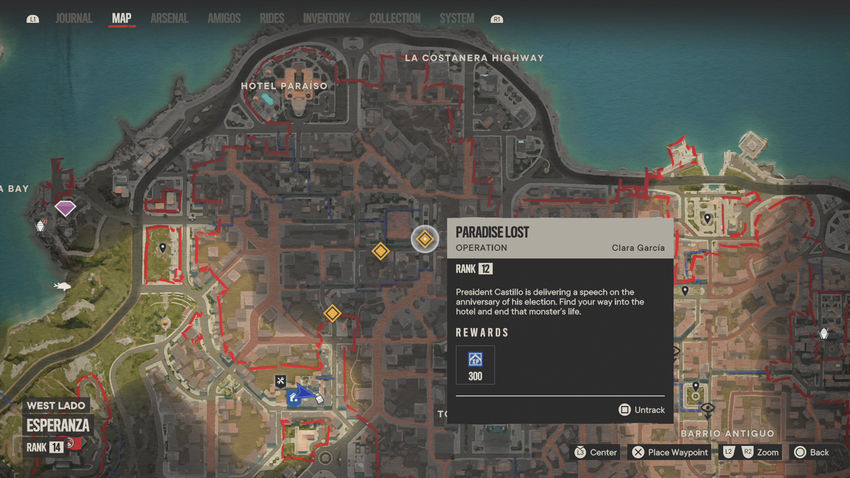Viewport: 850px width, 478px height.
Task: Switch to the Map tab
Action: [122, 18]
